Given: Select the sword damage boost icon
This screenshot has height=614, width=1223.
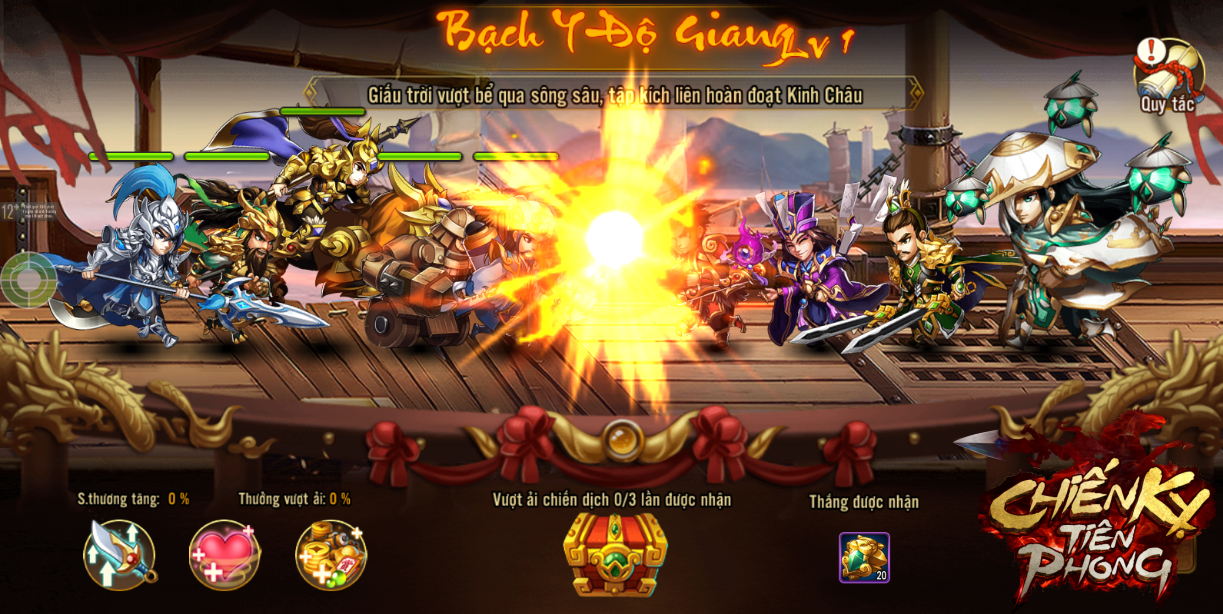Looking at the screenshot, I should coord(119,555).
